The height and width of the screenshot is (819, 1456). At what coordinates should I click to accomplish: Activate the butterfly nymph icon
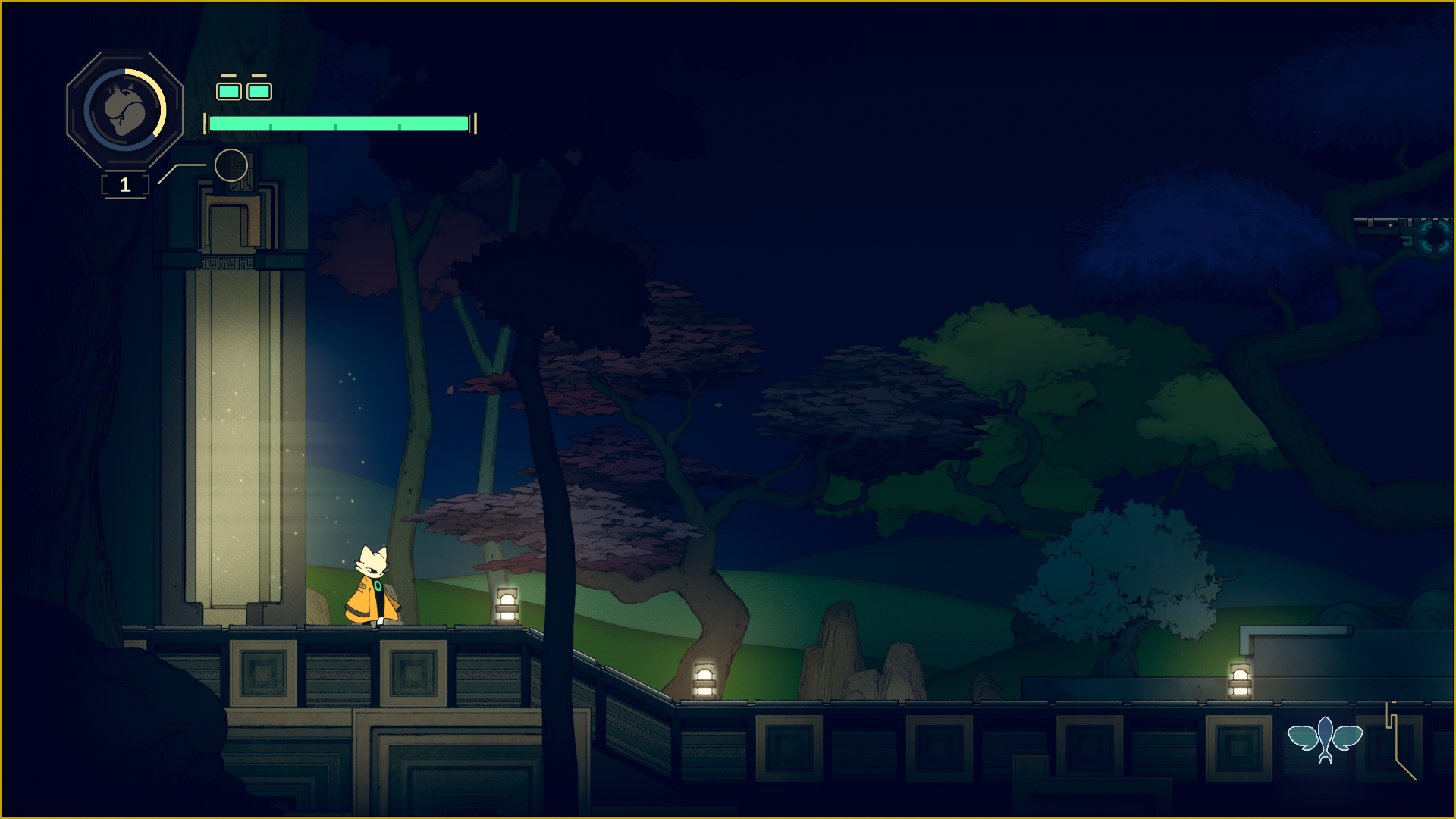click(1325, 739)
